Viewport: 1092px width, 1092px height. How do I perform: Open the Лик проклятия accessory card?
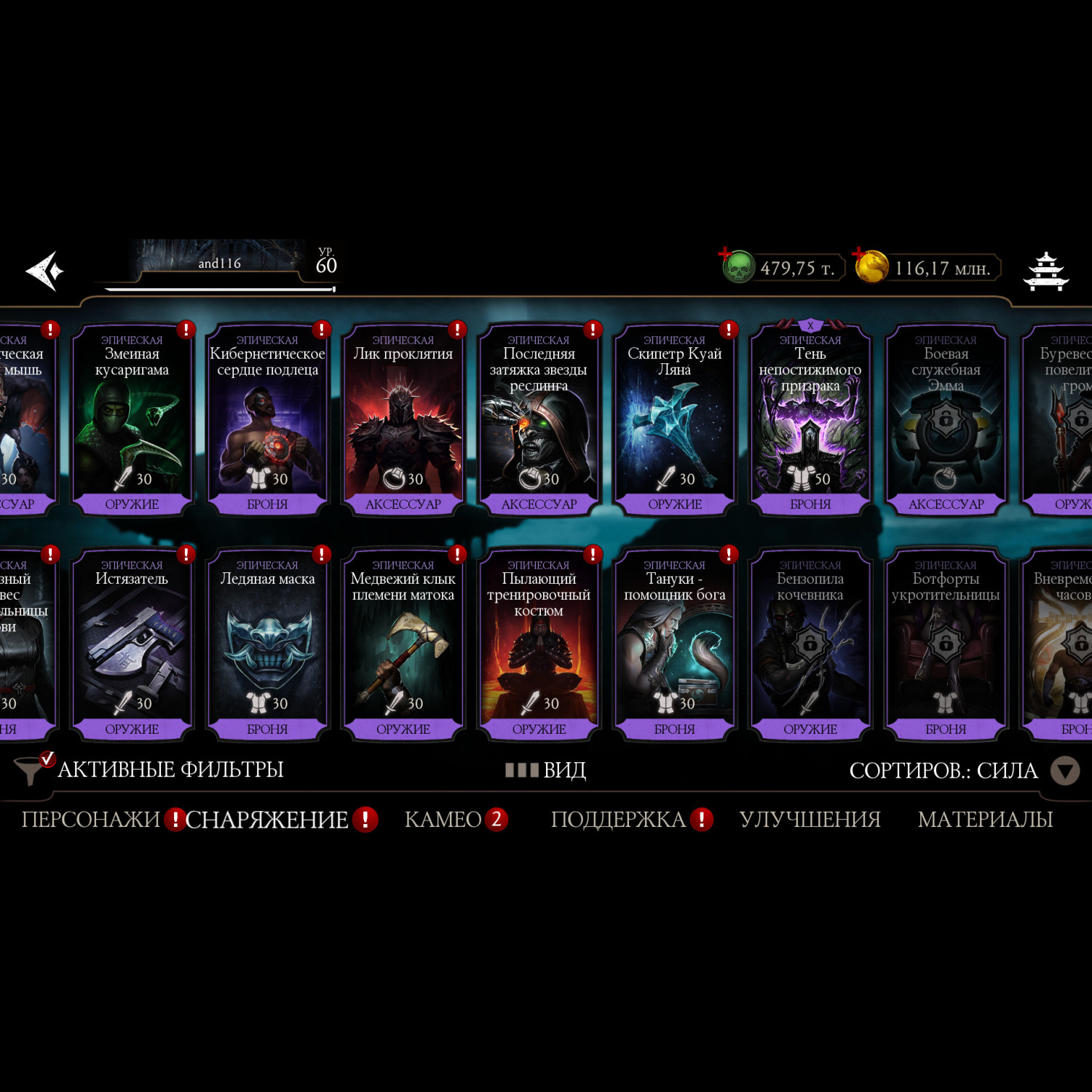coord(403,420)
